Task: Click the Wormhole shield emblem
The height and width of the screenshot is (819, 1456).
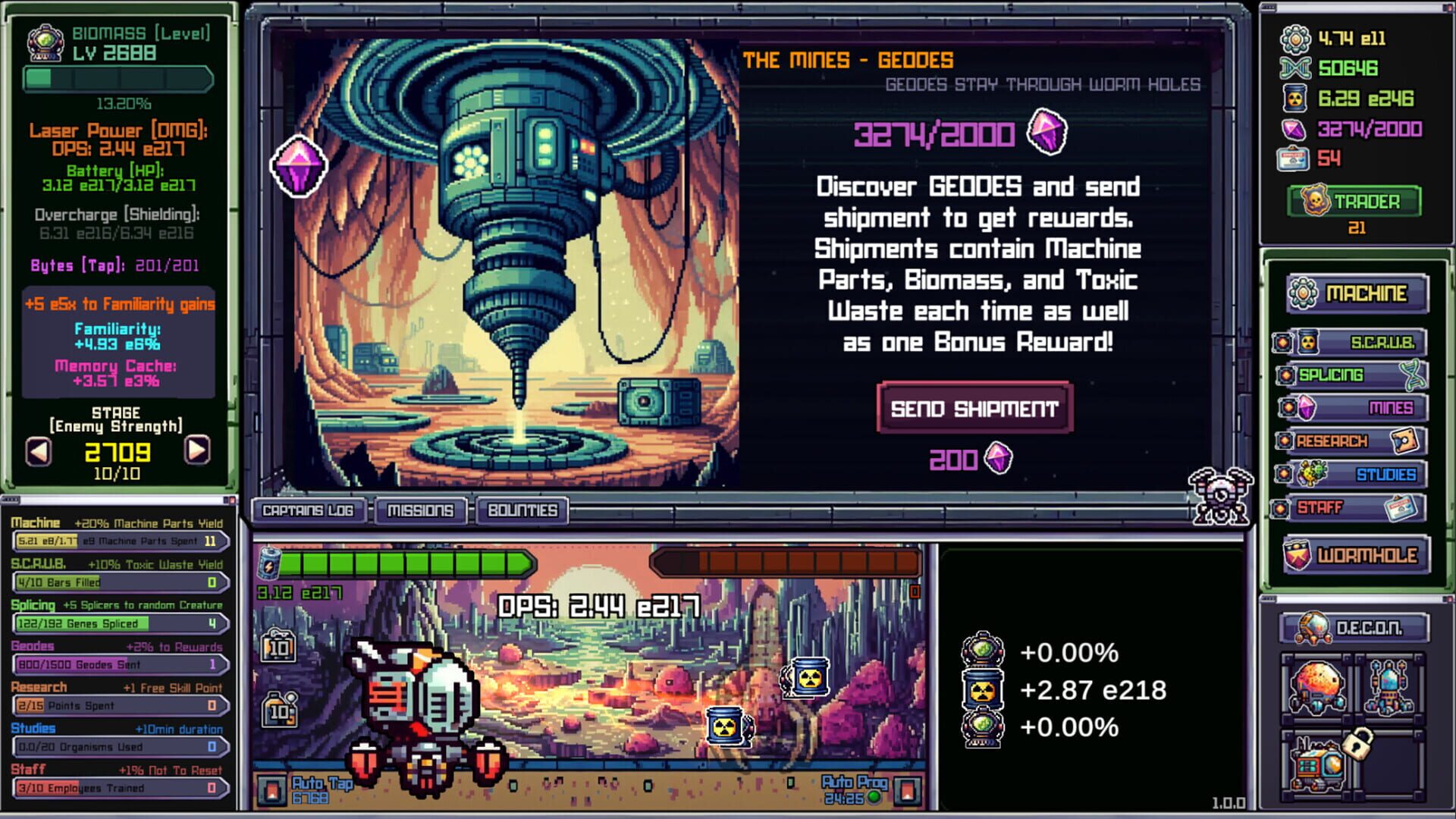Action: (x=1298, y=554)
